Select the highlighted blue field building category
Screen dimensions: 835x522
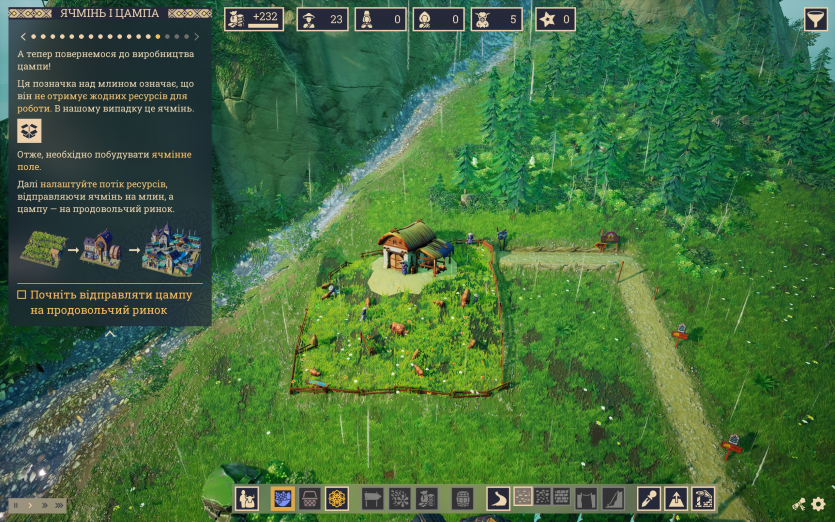(x=282, y=497)
